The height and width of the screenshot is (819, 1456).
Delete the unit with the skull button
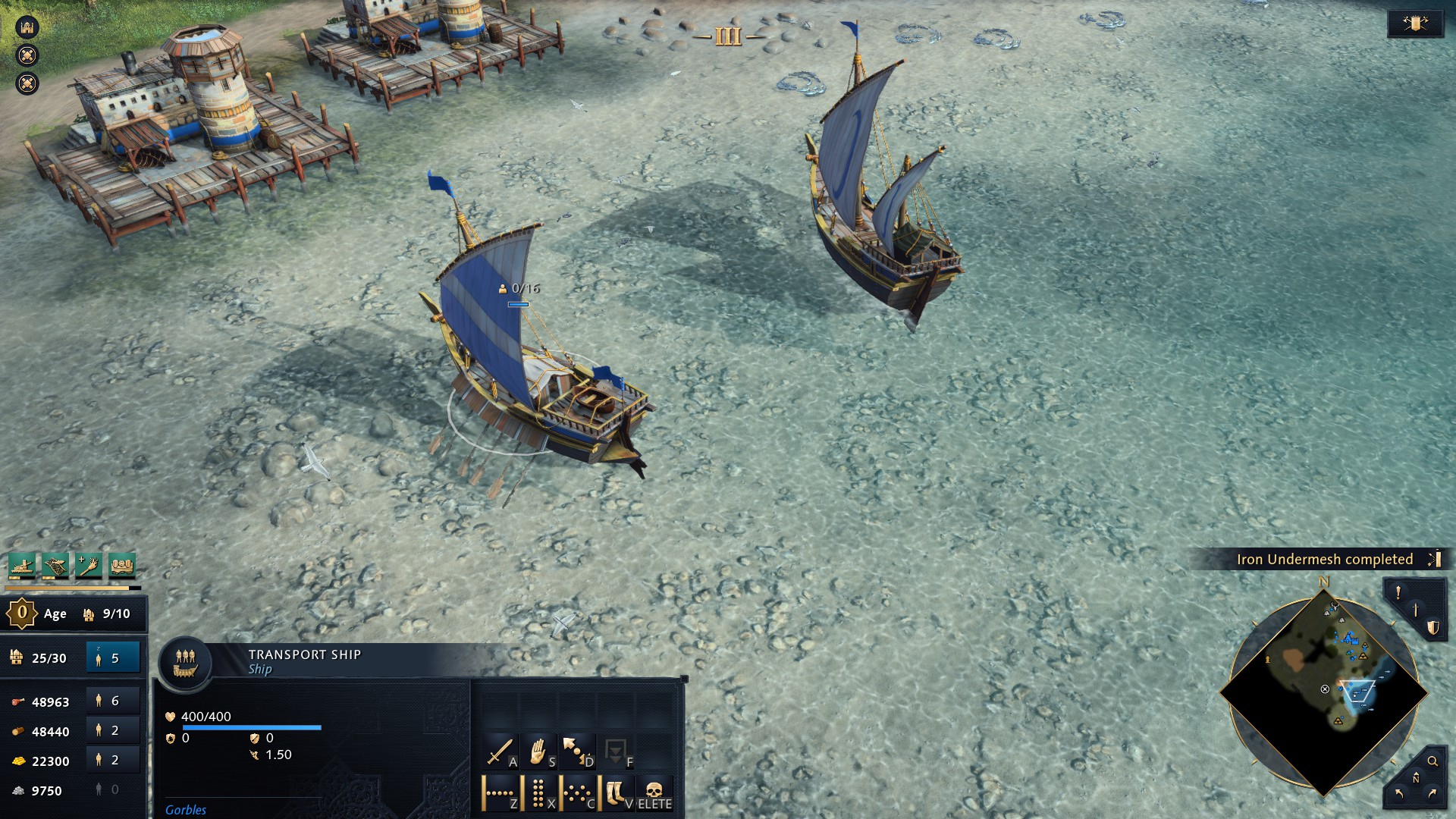[x=654, y=793]
